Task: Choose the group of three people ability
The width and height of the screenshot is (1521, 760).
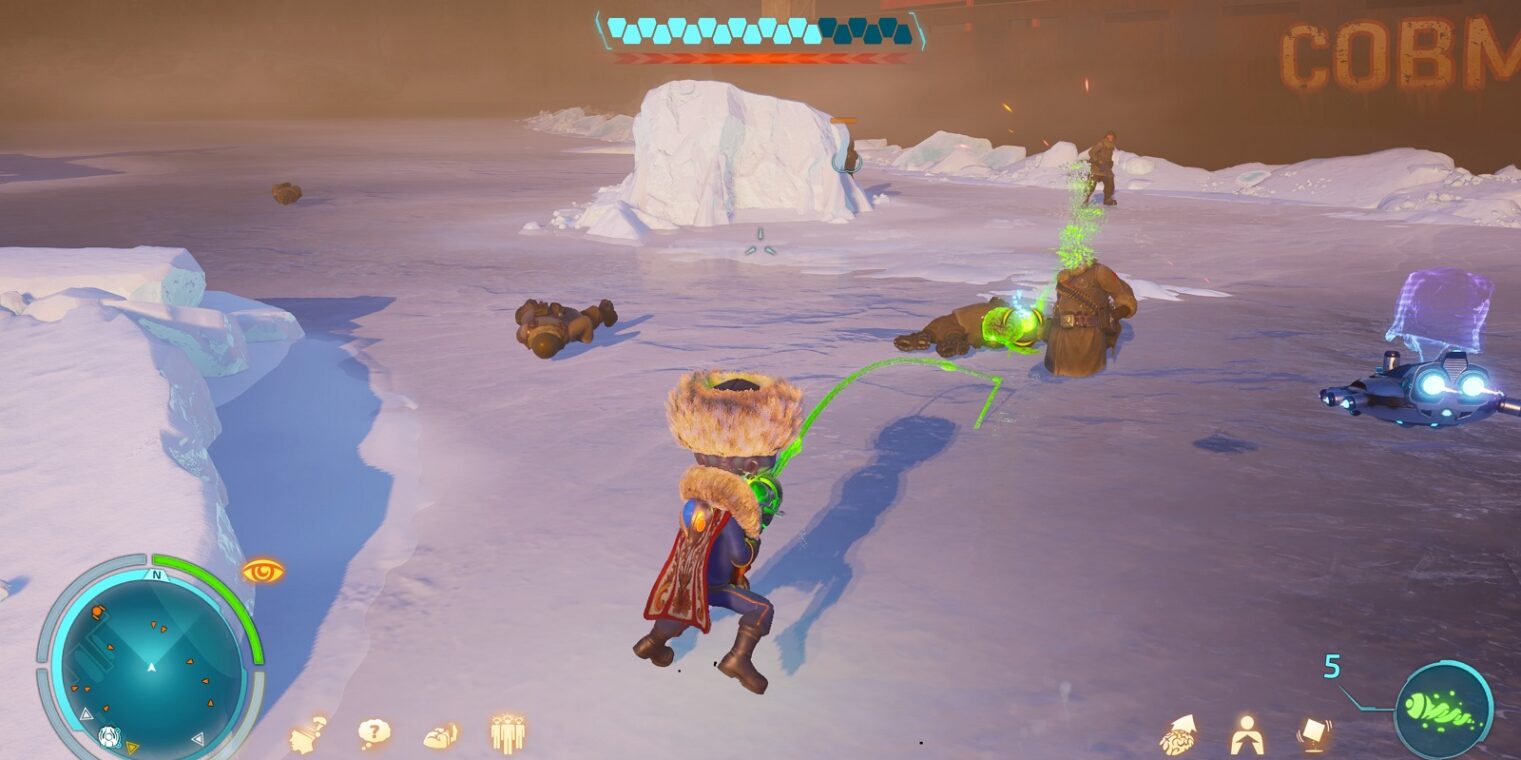Action: [508, 733]
